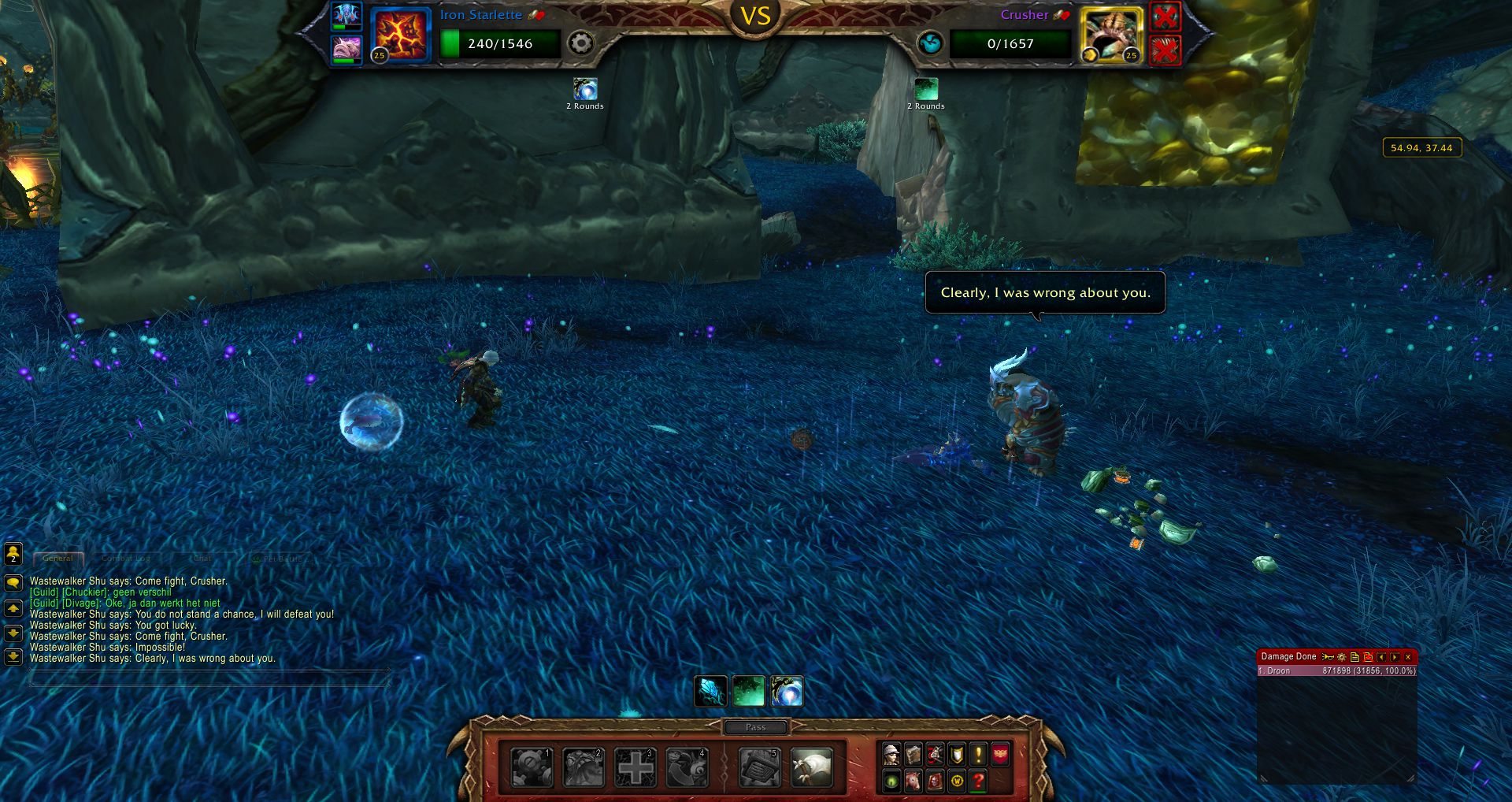The image size is (1512, 802).
Task: Open the horse head mounts collection button
Action: 913,782
